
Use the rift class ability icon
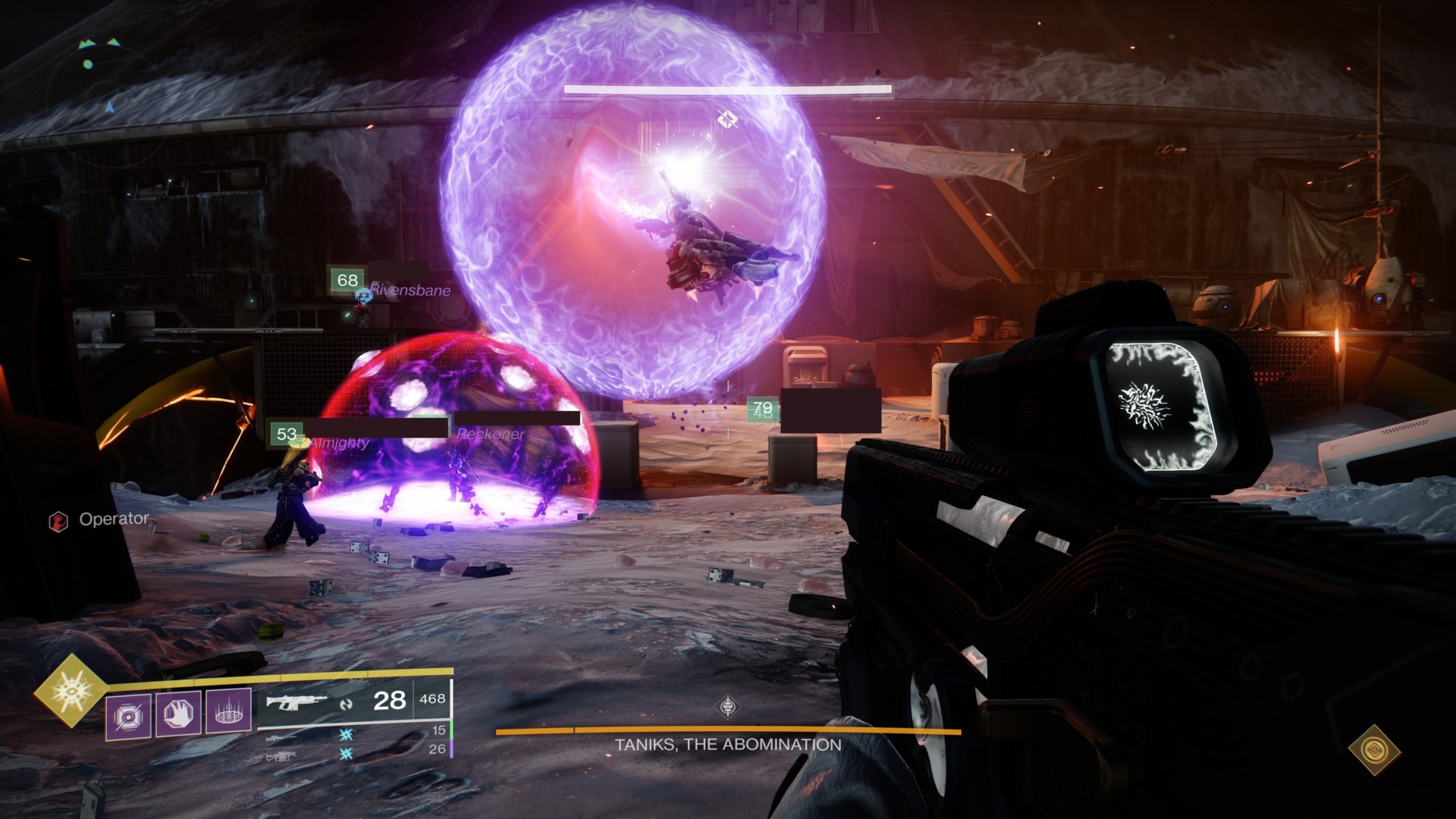pyautogui.click(x=228, y=714)
